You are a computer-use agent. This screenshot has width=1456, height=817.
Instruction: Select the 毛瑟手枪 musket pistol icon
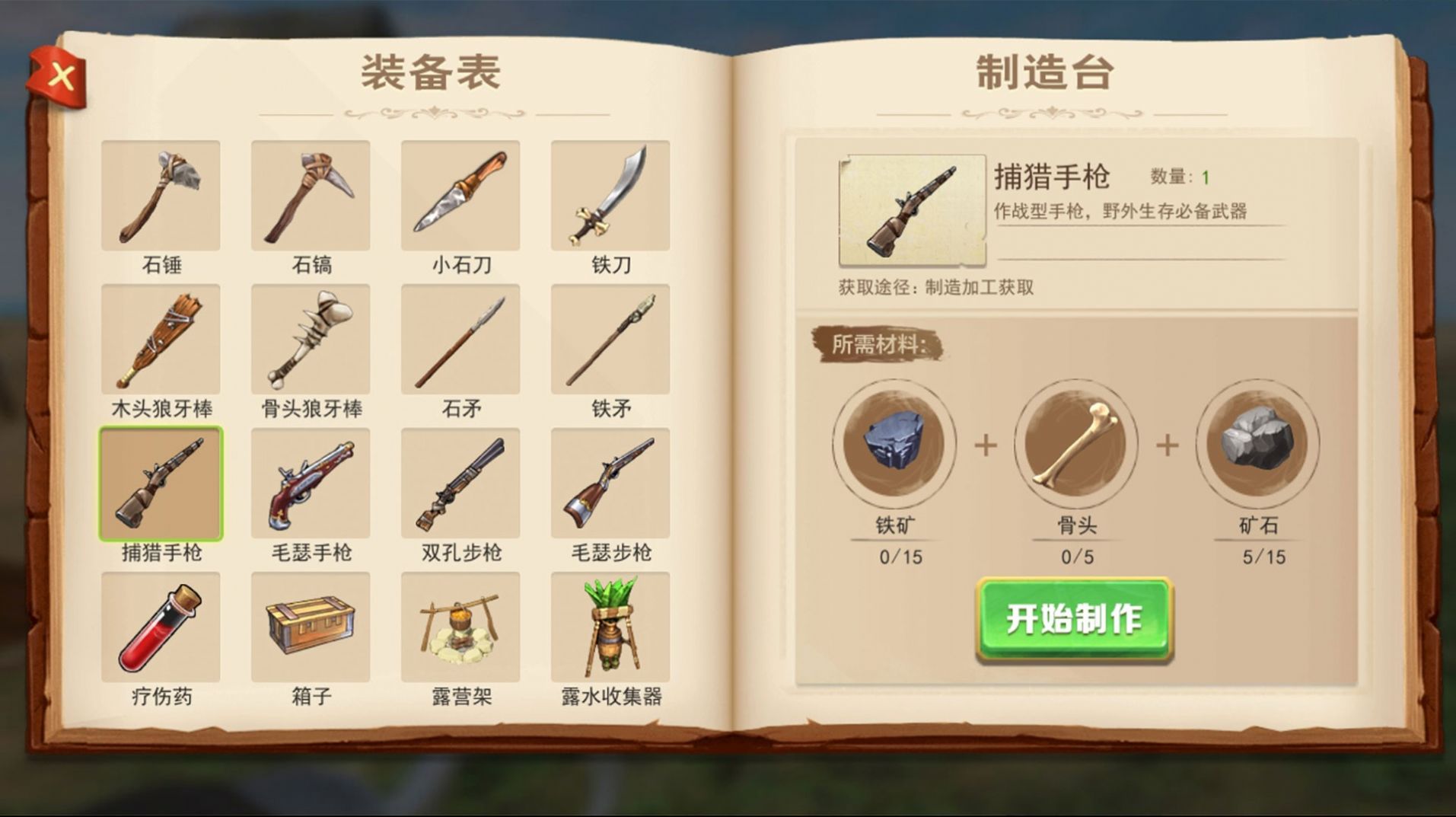[310, 483]
